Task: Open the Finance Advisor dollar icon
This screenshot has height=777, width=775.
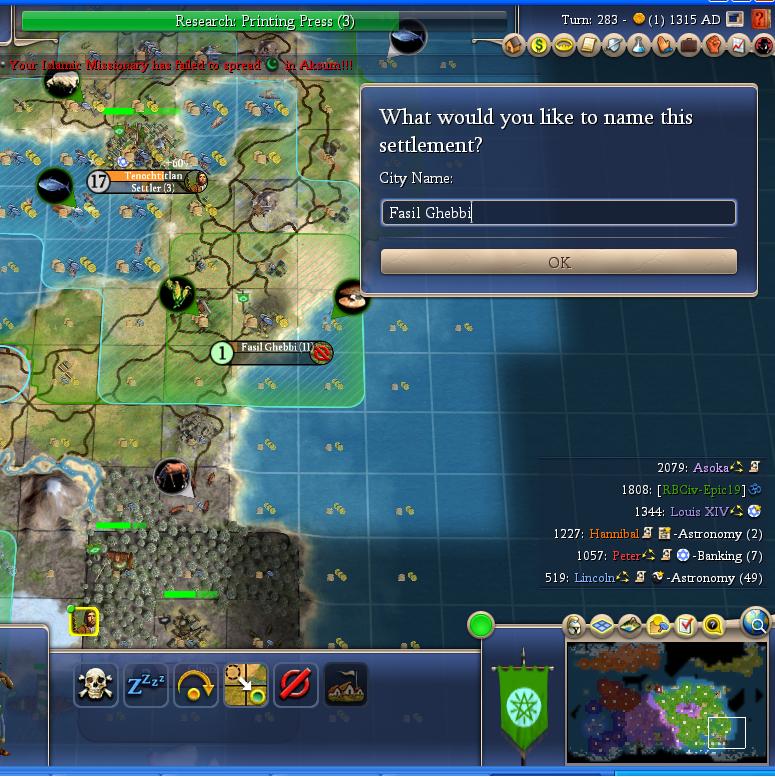Action: pos(539,45)
